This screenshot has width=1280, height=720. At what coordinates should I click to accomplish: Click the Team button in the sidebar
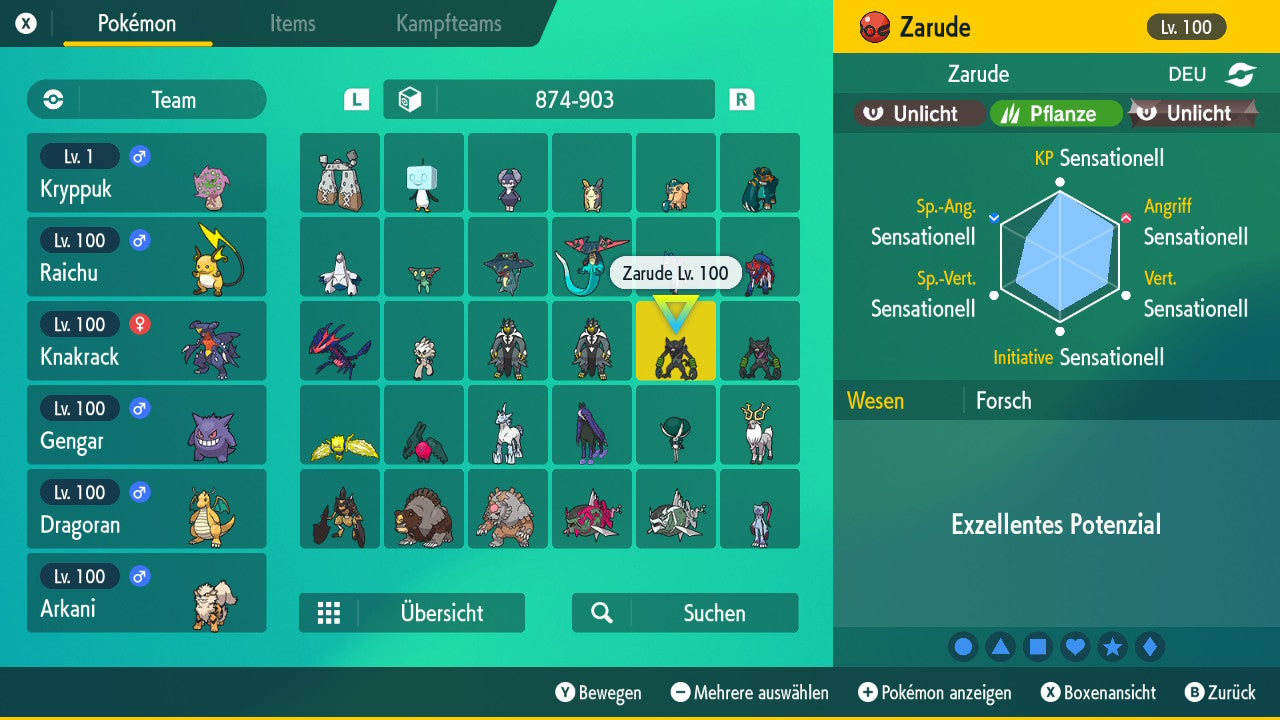146,99
